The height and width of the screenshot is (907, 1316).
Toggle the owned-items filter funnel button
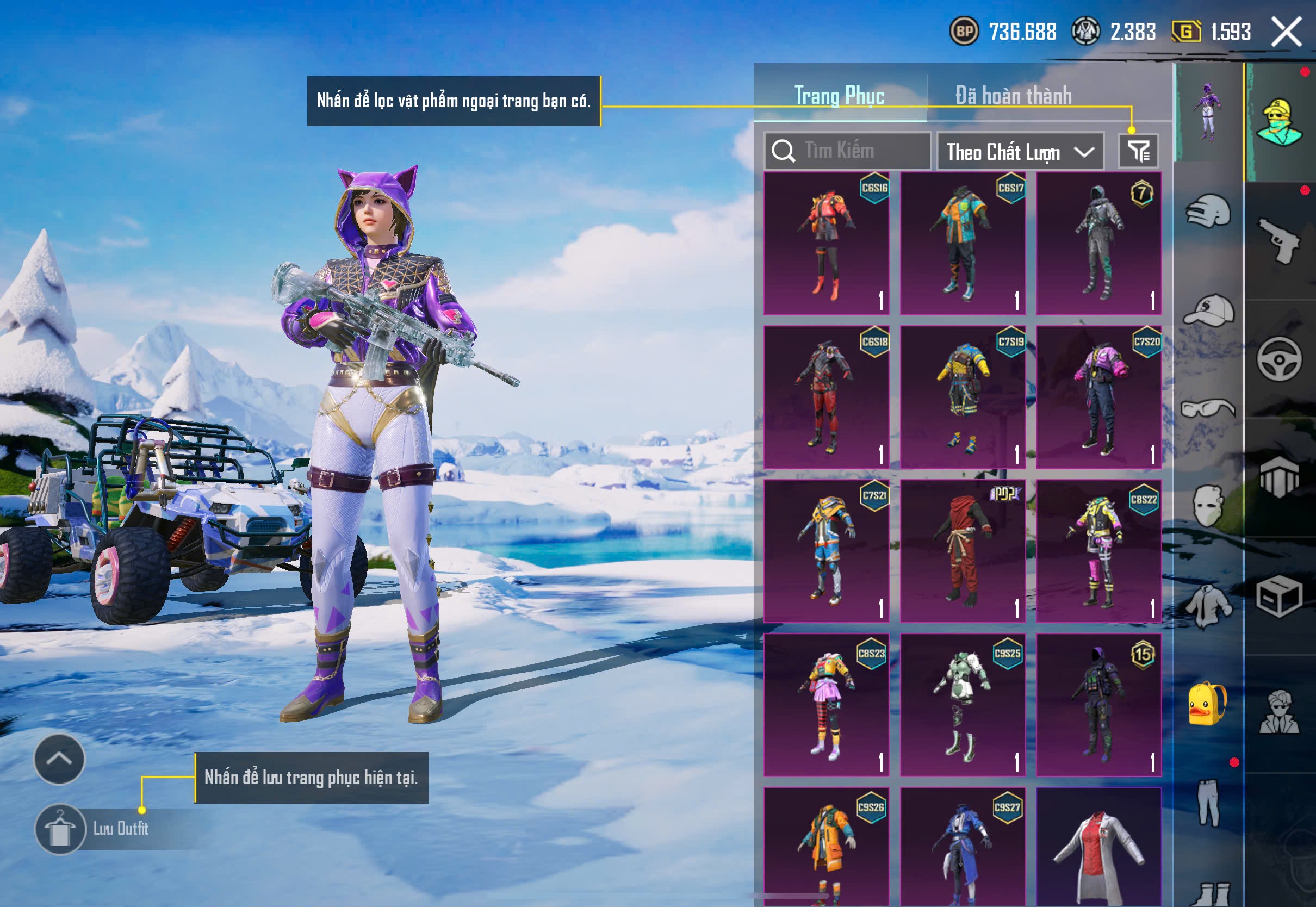pos(1138,151)
